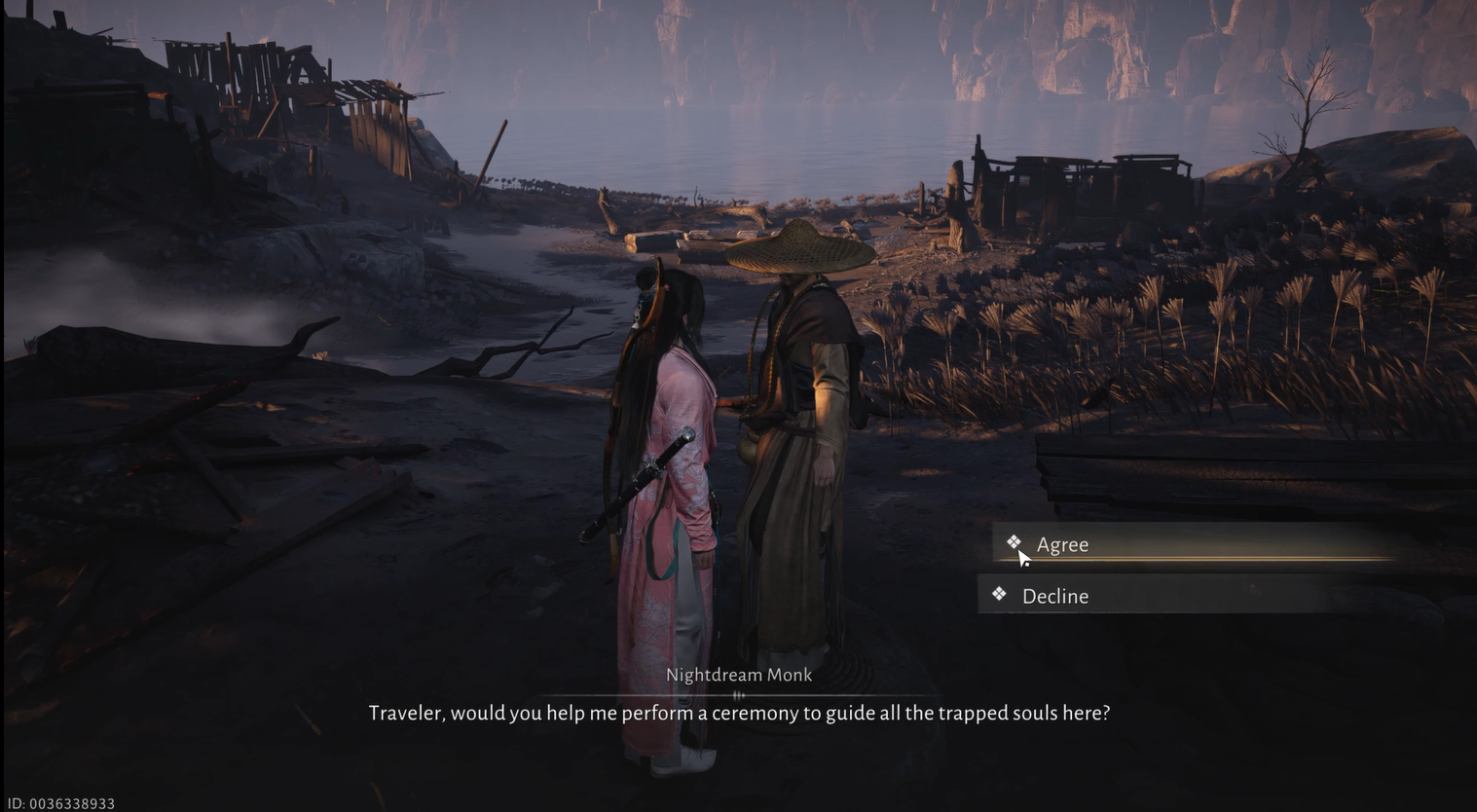Select the Decline dialogue reply
Viewport: 1477px width, 812px height.
pyautogui.click(x=1054, y=596)
